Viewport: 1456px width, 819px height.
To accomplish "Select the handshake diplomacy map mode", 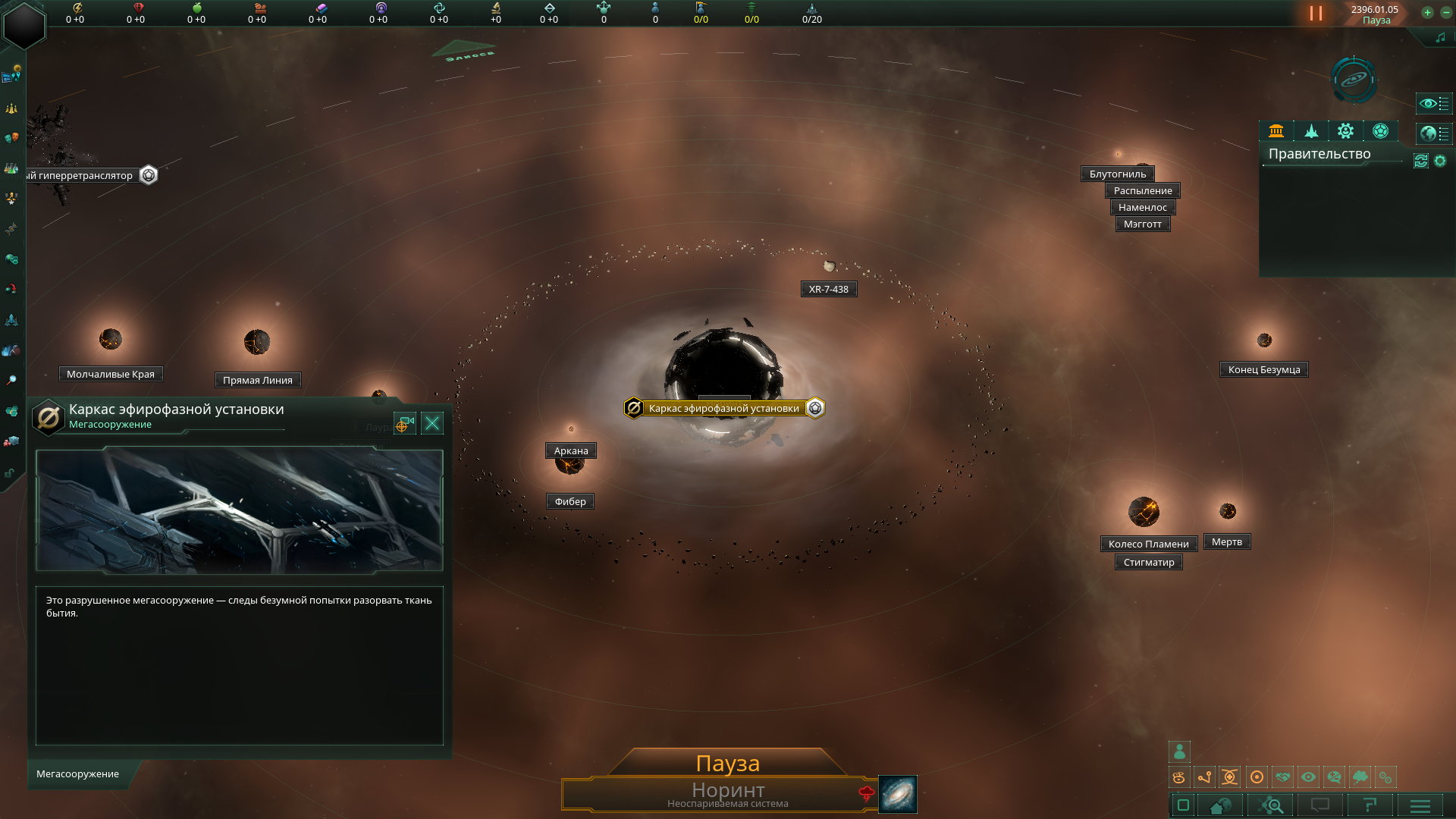I will coord(1282,777).
